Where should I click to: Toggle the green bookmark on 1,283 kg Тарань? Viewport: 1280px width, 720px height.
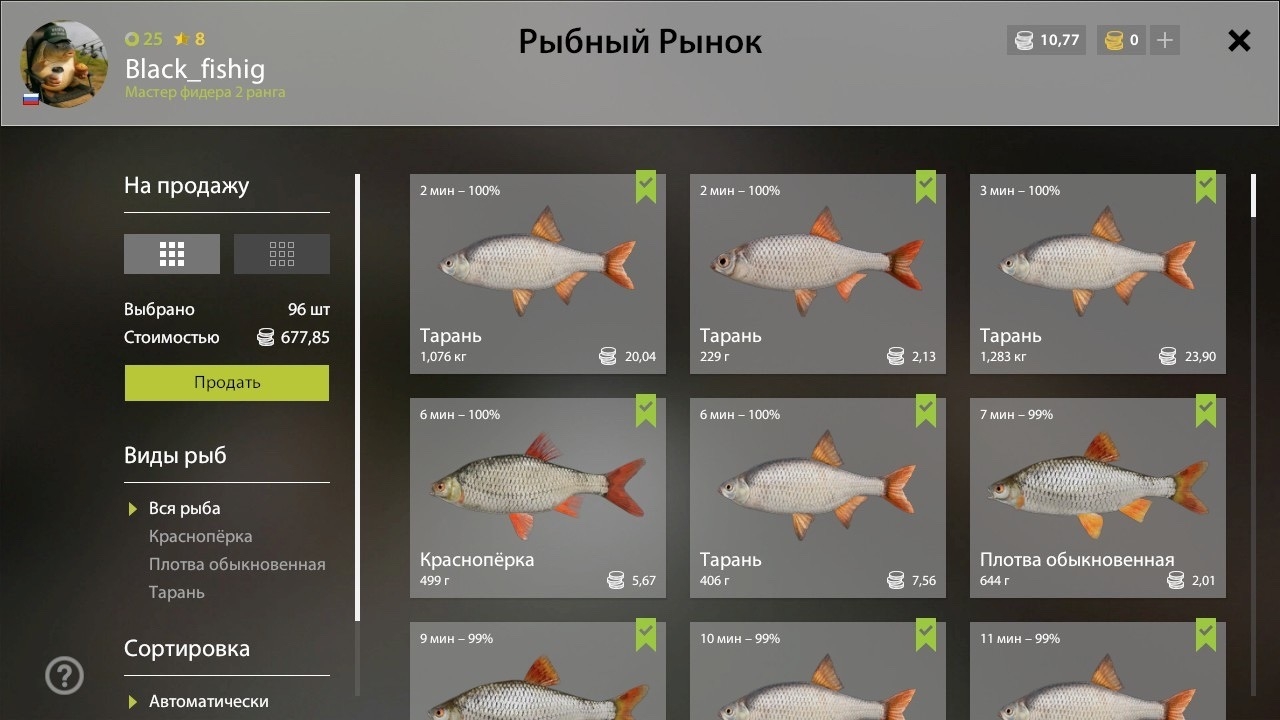click(1207, 188)
